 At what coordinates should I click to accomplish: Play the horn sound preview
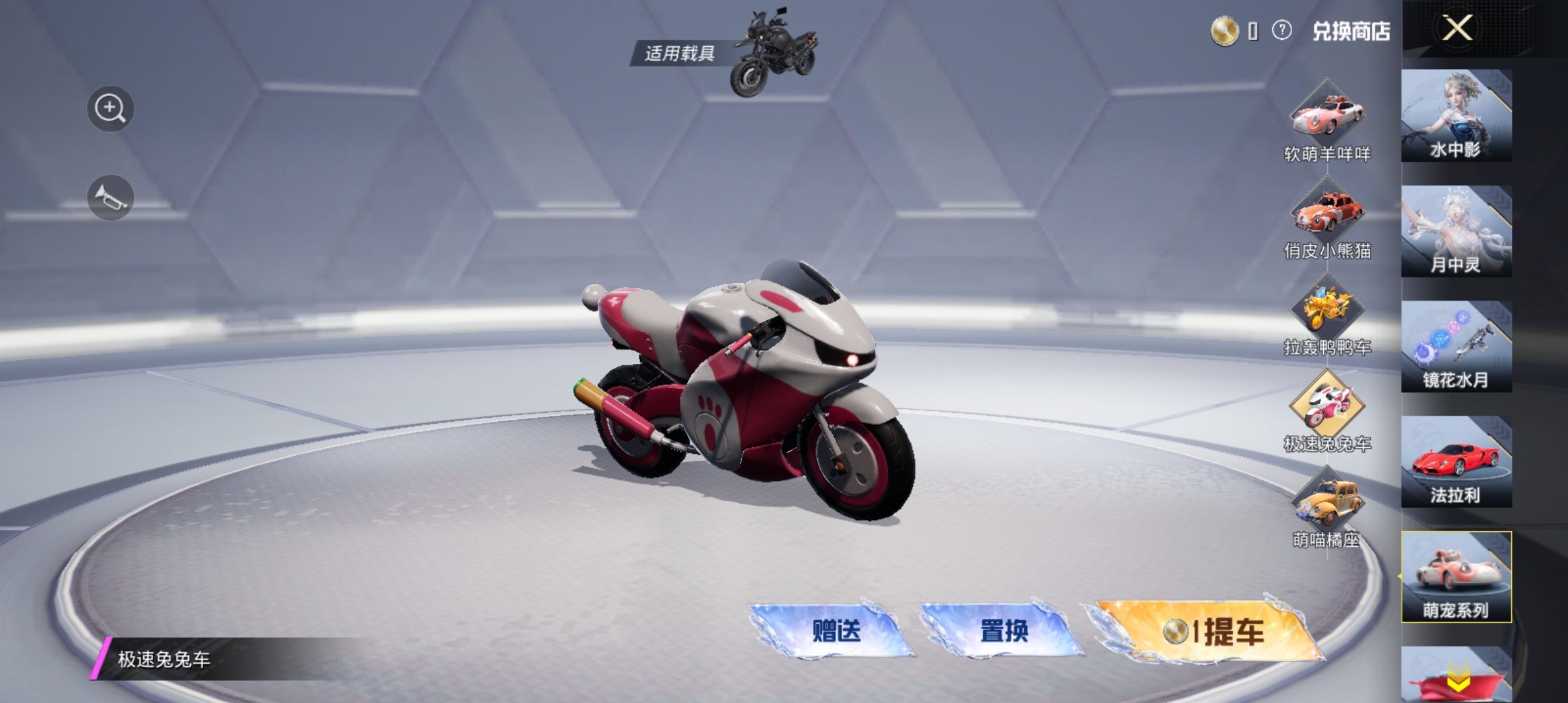[x=110, y=198]
